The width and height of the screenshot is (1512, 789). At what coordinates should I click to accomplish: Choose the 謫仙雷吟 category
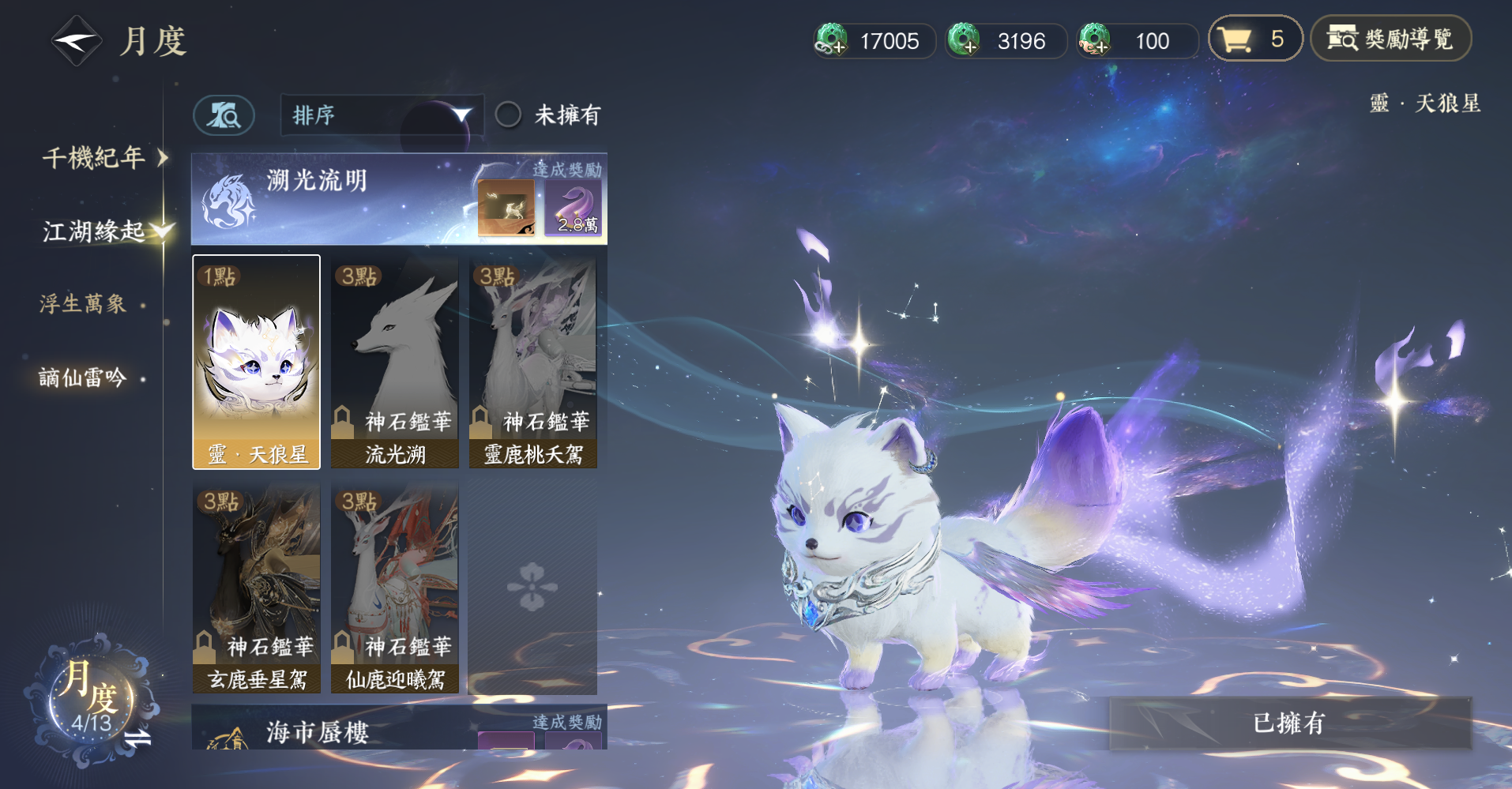(x=84, y=378)
